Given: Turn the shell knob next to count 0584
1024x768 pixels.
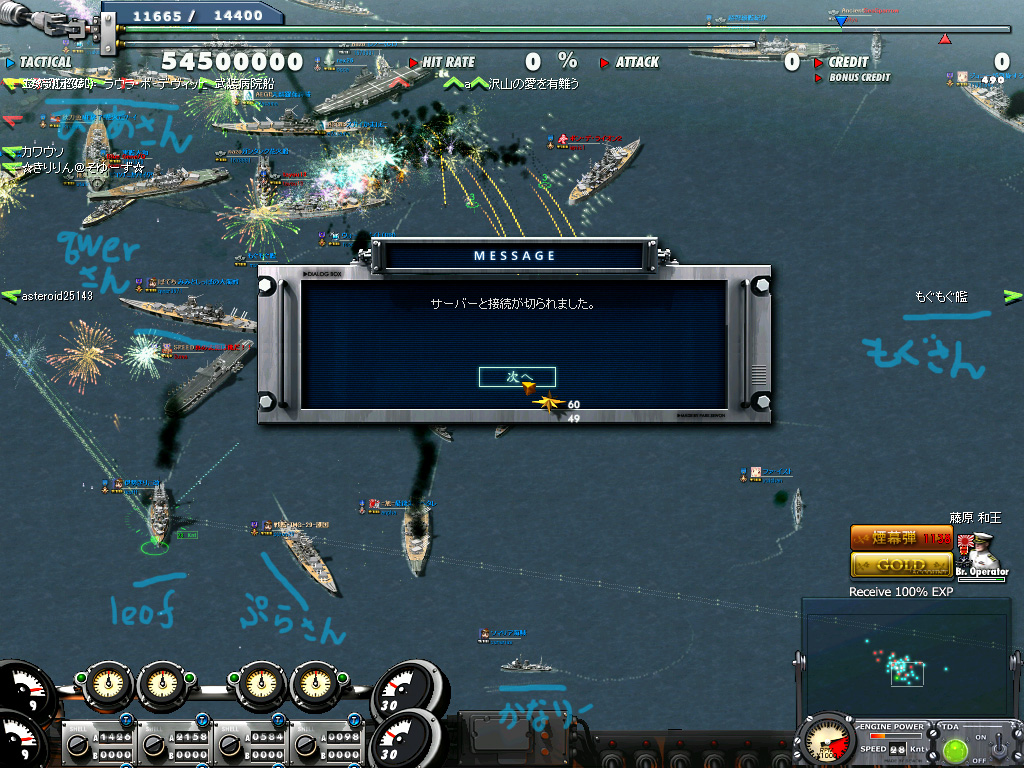Looking at the screenshot, I should click(229, 745).
